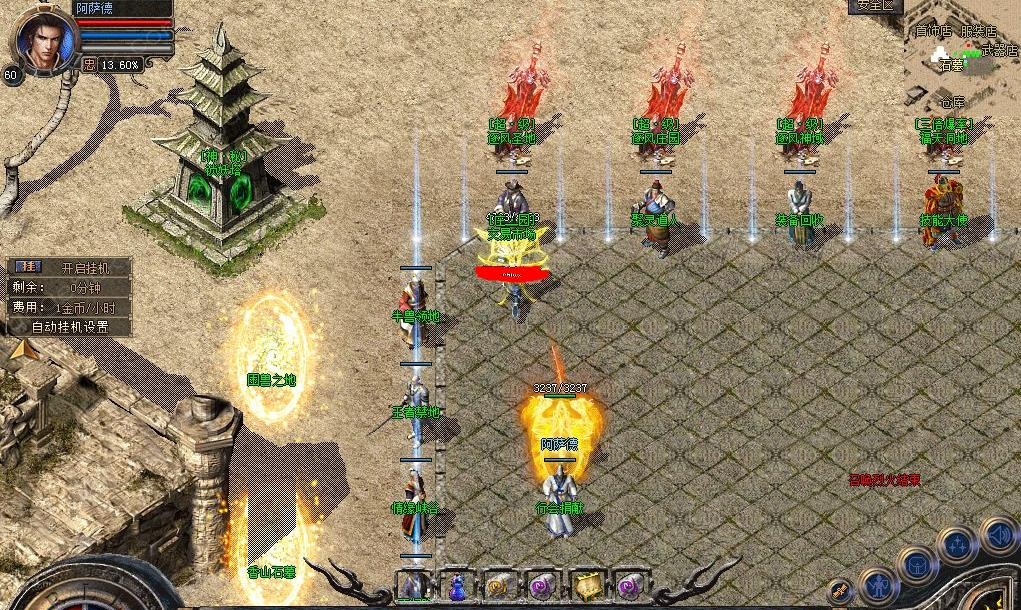Click the blue 挂 icon
The width and height of the screenshot is (1021, 610).
pyautogui.click(x=28, y=267)
